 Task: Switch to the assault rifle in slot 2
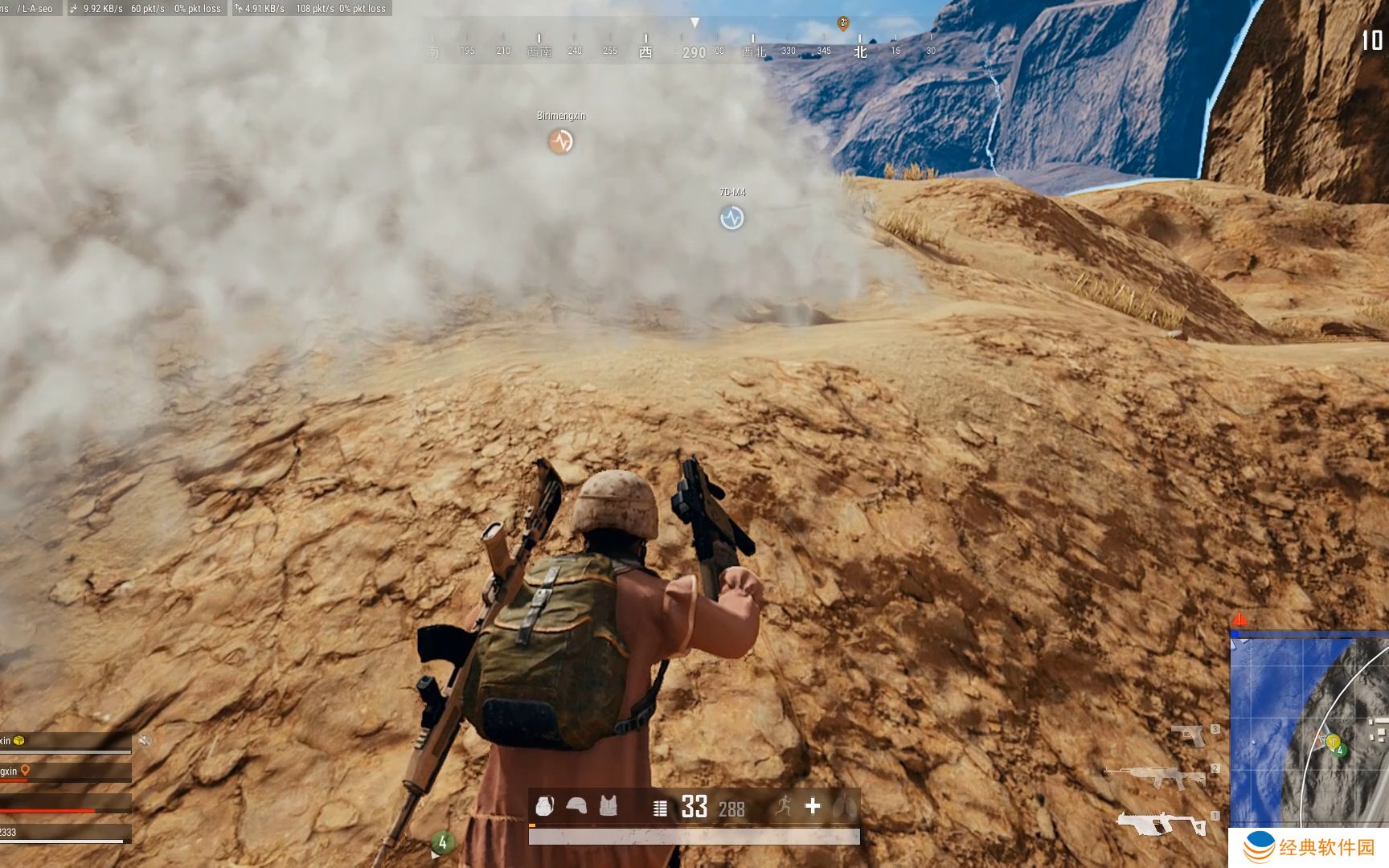(x=1154, y=777)
